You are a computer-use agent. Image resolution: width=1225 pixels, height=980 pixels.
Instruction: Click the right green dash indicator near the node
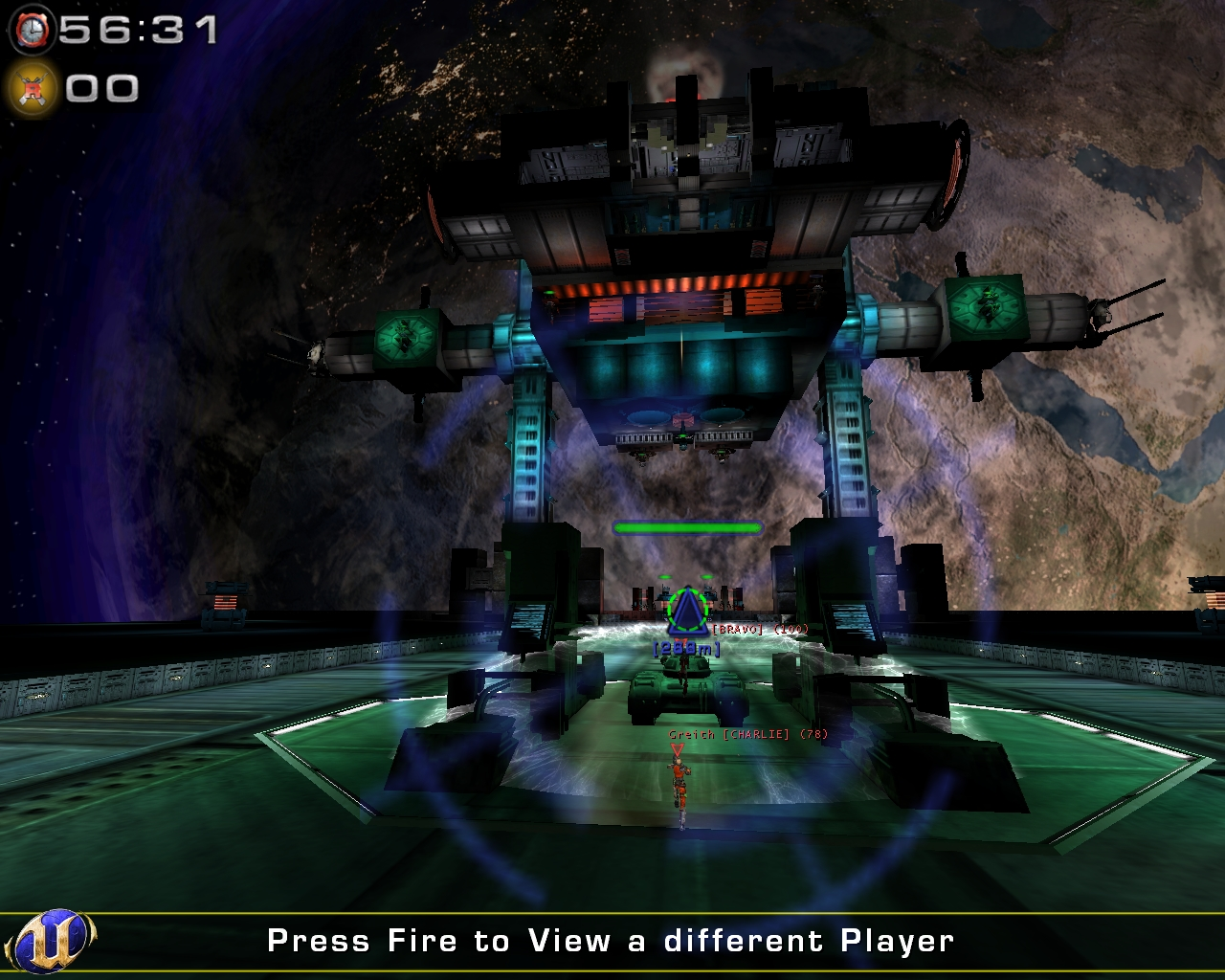[x=706, y=577]
